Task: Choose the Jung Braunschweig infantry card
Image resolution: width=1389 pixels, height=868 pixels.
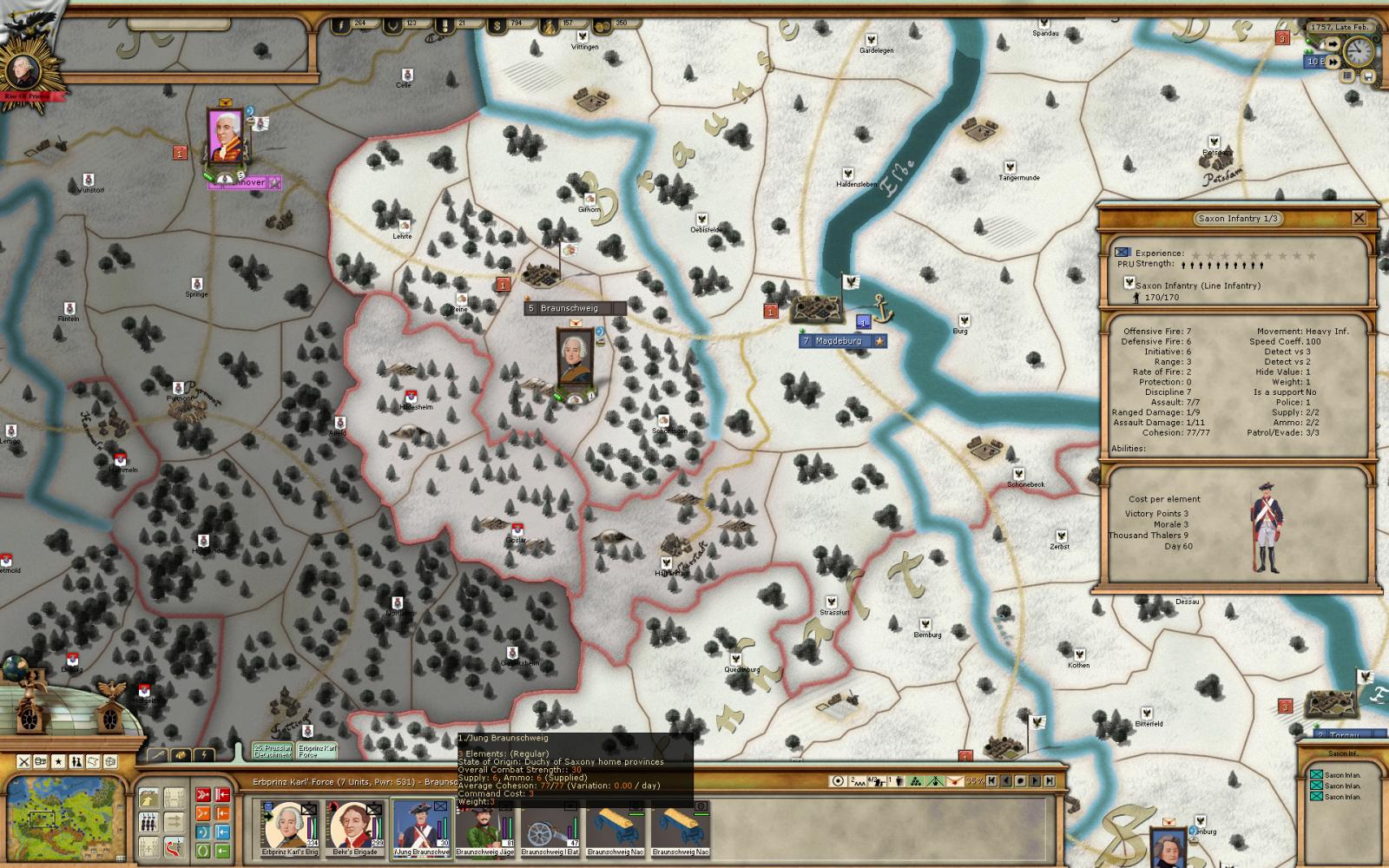Action: pos(421,826)
